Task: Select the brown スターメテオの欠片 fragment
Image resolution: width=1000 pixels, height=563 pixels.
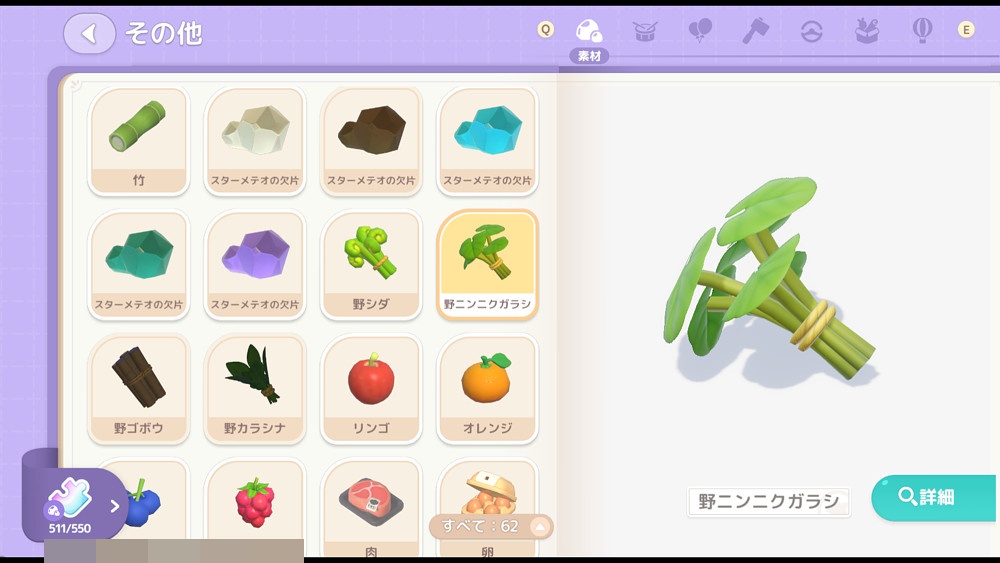Action: (371, 140)
